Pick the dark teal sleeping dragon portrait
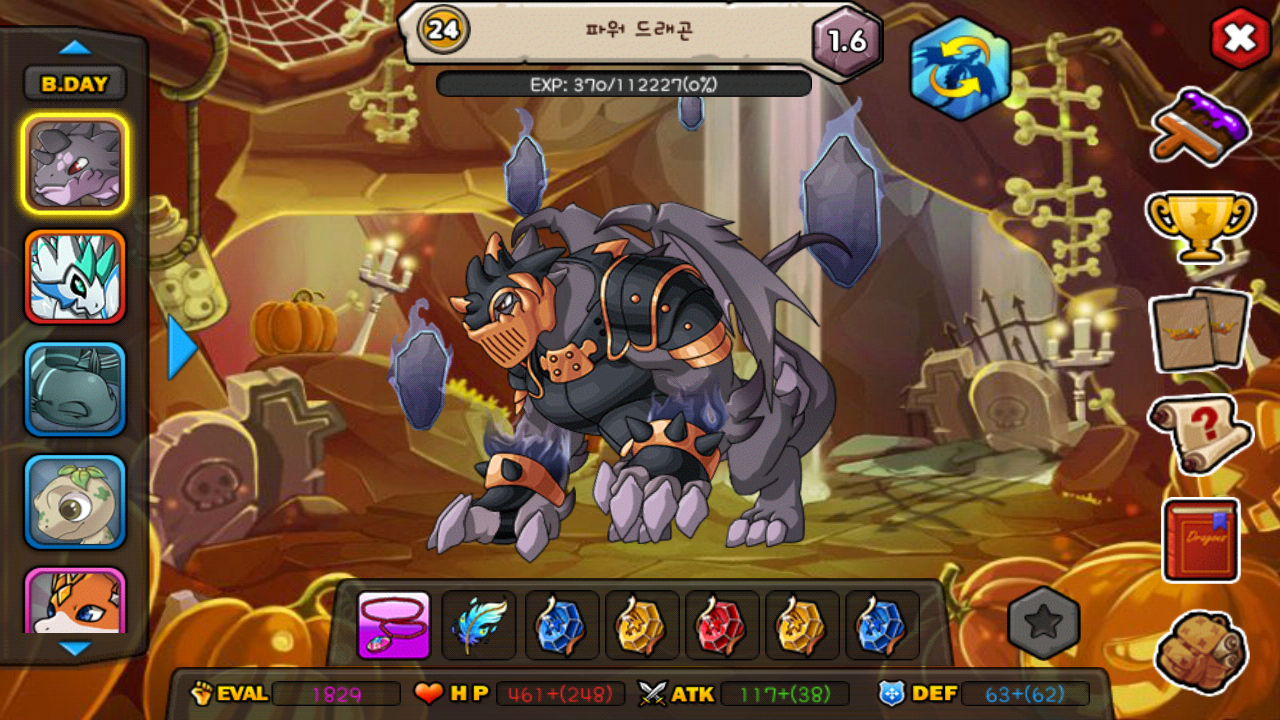 [x=75, y=390]
